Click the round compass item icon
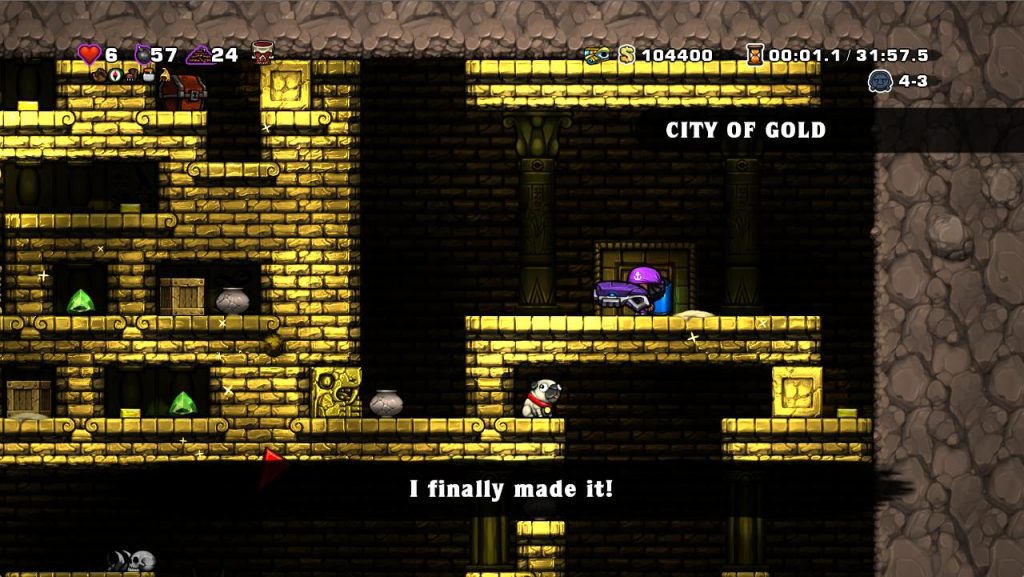This screenshot has height=577, width=1024. pos(115,76)
